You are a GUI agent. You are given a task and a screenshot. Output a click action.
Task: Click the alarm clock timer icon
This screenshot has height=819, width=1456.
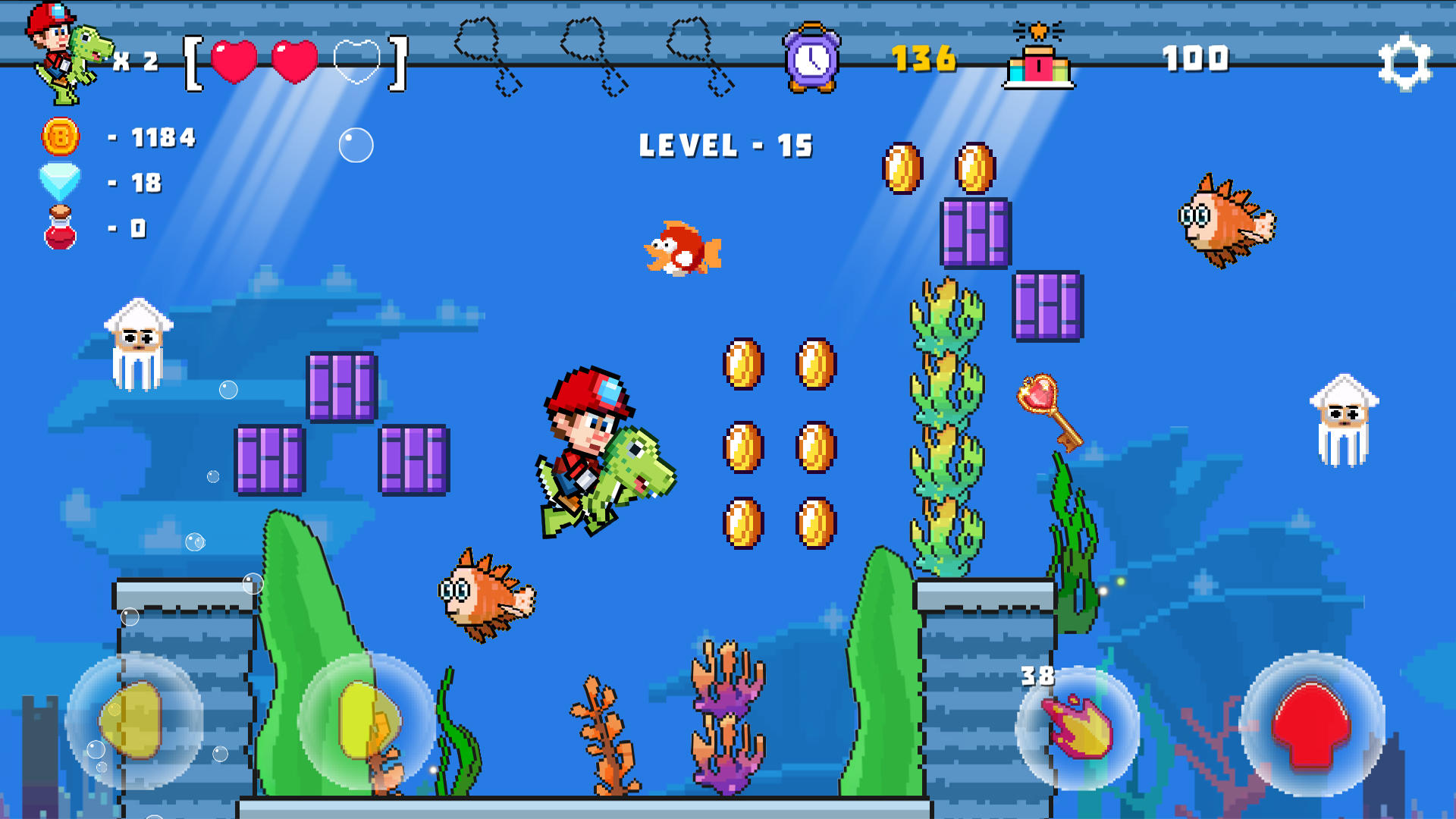coord(811,57)
